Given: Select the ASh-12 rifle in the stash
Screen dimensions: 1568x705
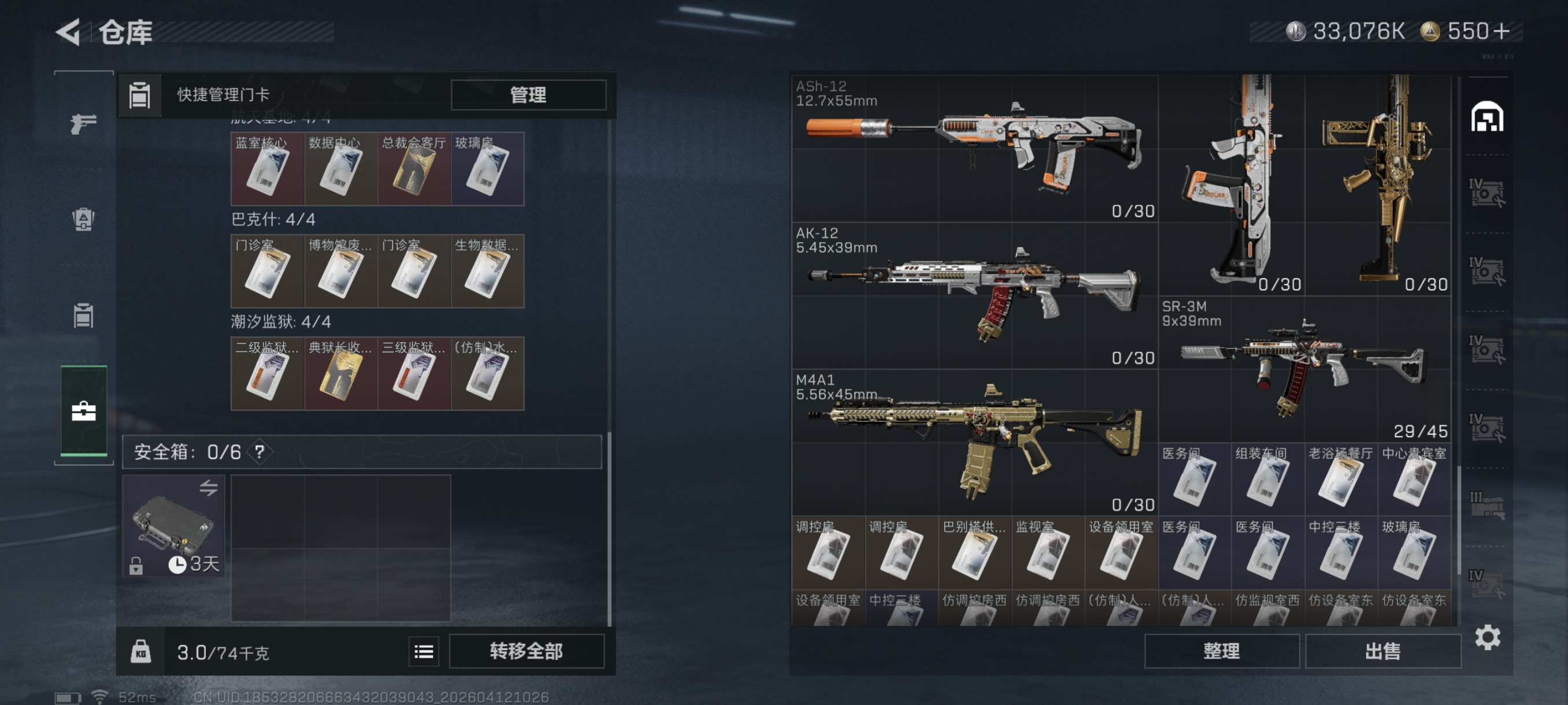Looking at the screenshot, I should [974, 148].
